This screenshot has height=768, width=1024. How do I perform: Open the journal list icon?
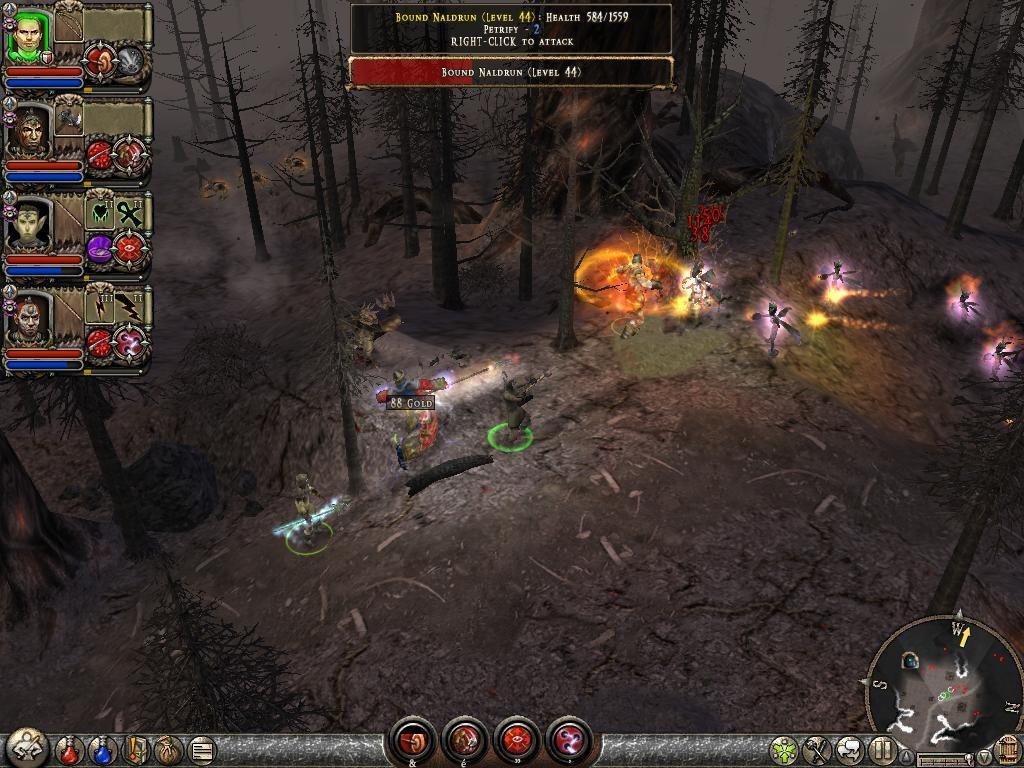pyautogui.click(x=201, y=749)
